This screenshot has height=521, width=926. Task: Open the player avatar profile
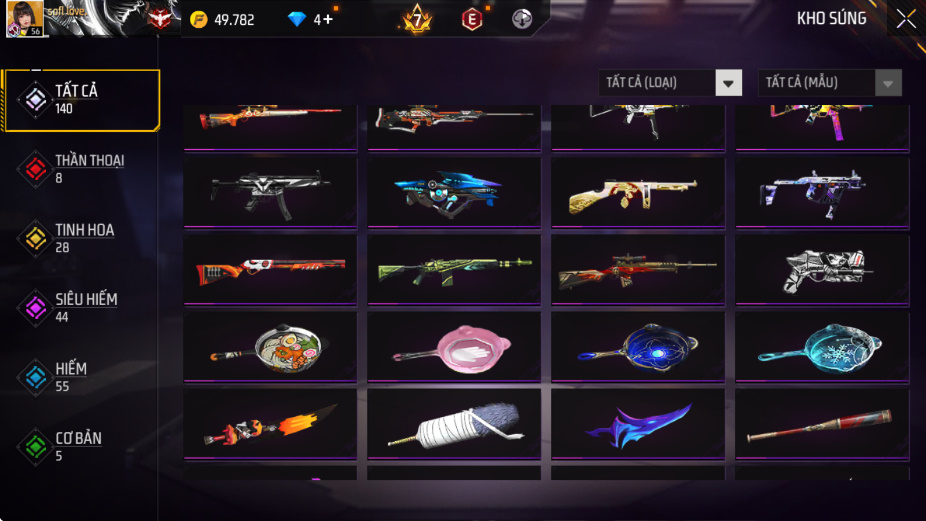point(24,19)
